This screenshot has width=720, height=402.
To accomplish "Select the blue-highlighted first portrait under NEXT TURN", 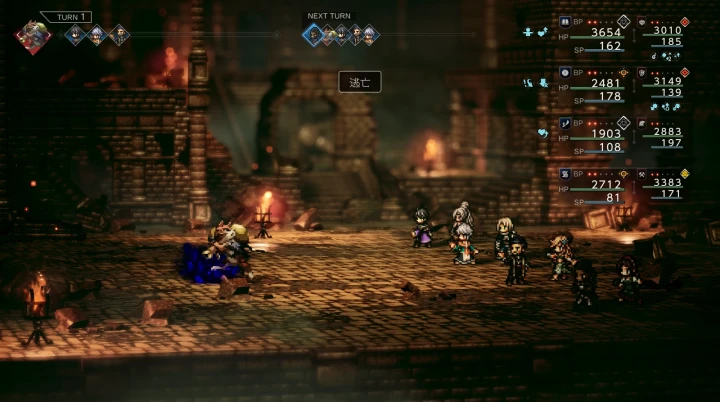I will 313,35.
